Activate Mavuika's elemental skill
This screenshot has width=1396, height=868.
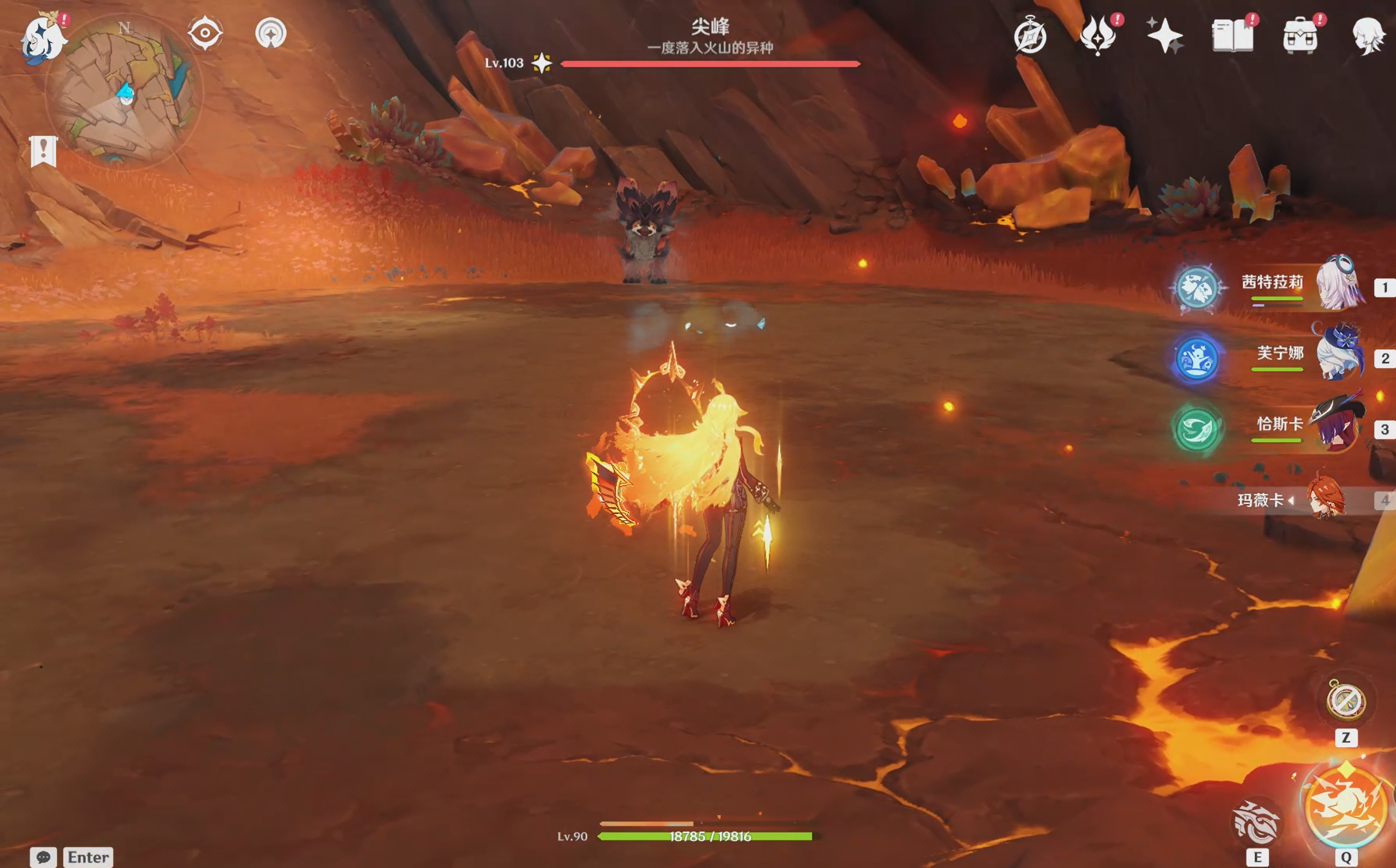tap(1257, 824)
